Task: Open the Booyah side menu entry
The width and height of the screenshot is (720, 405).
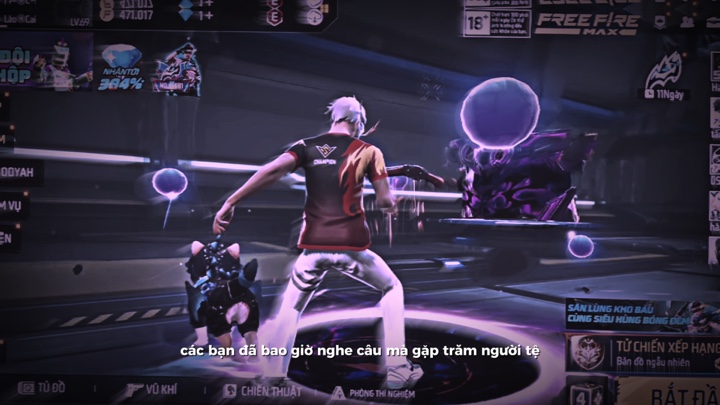Action: [x=22, y=172]
